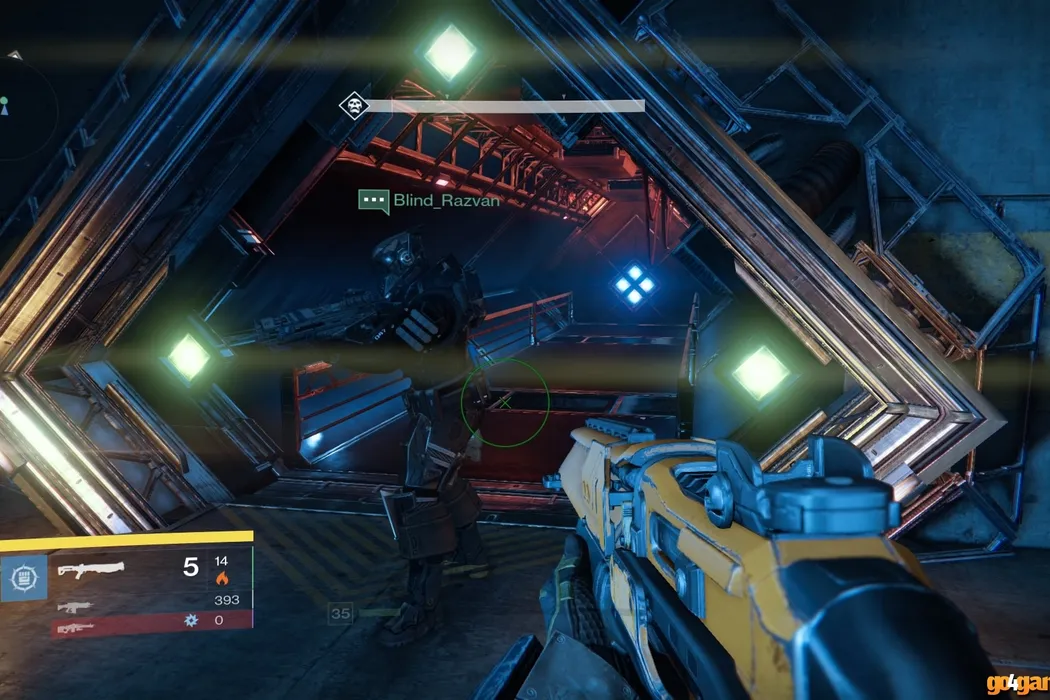Select the Blind_Razvan player name tag
This screenshot has width=1050, height=700.
pos(446,201)
